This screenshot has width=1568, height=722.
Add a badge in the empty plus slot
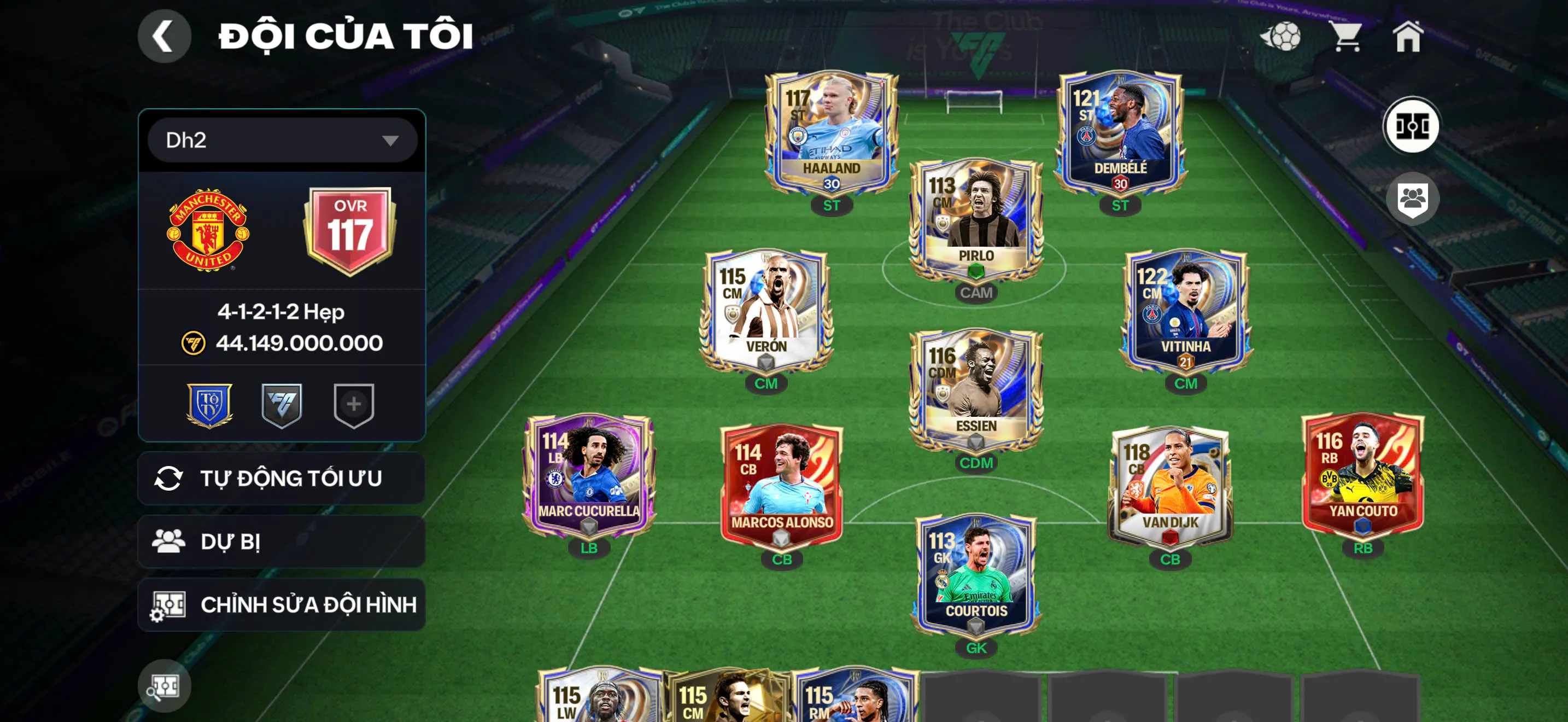354,405
